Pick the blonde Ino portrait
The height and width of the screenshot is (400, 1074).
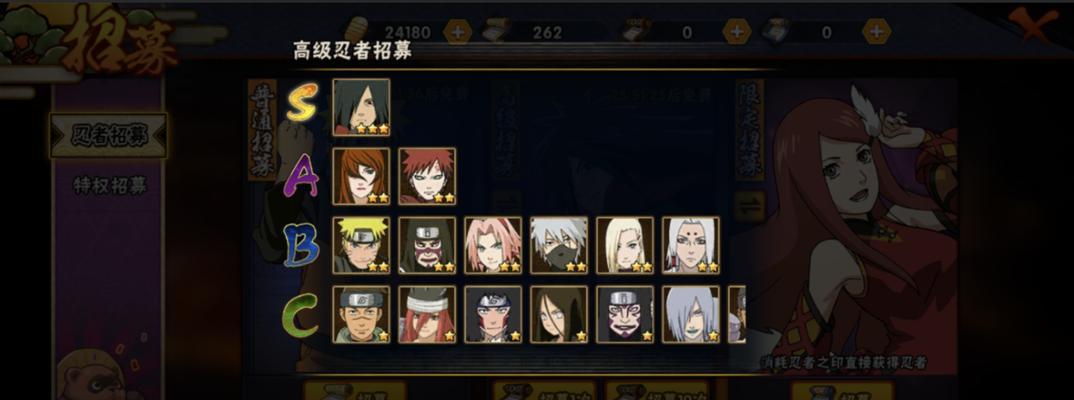point(625,245)
